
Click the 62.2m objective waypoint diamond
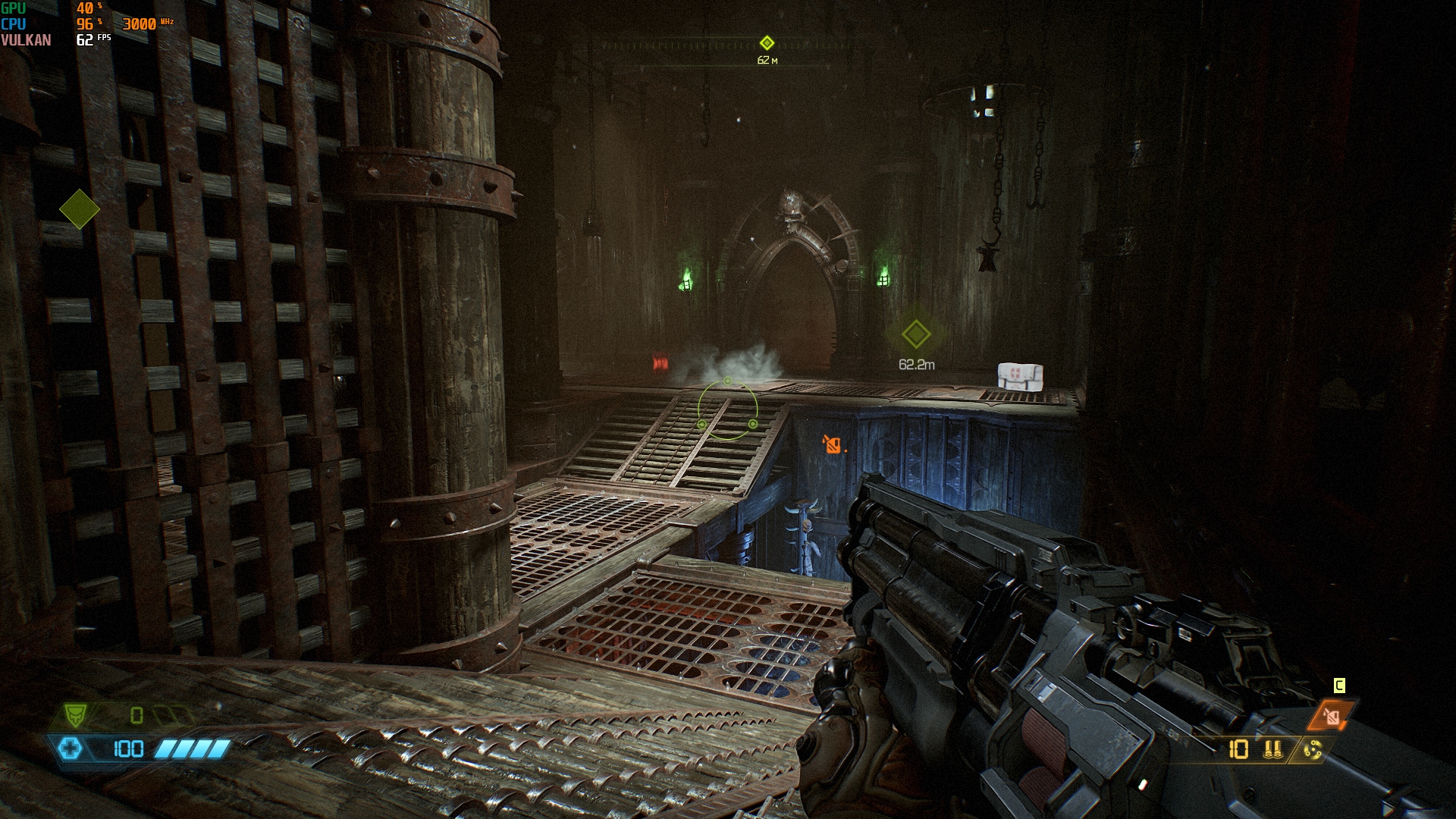pos(915,334)
